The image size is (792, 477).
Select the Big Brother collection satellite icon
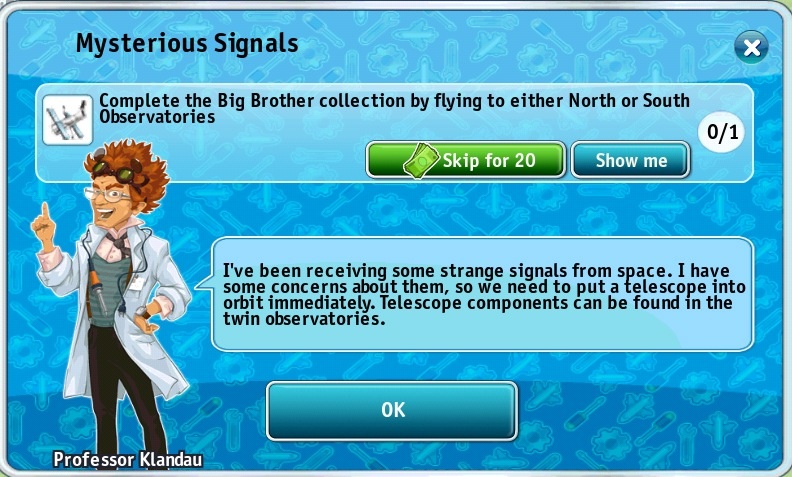[67, 120]
